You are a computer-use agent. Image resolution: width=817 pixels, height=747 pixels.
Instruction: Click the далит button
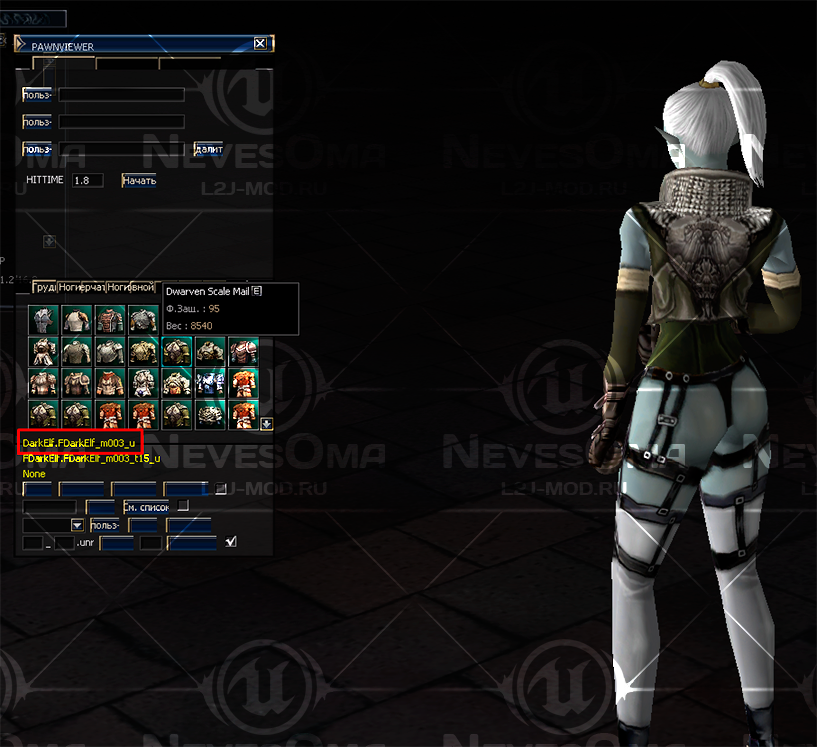(x=208, y=149)
